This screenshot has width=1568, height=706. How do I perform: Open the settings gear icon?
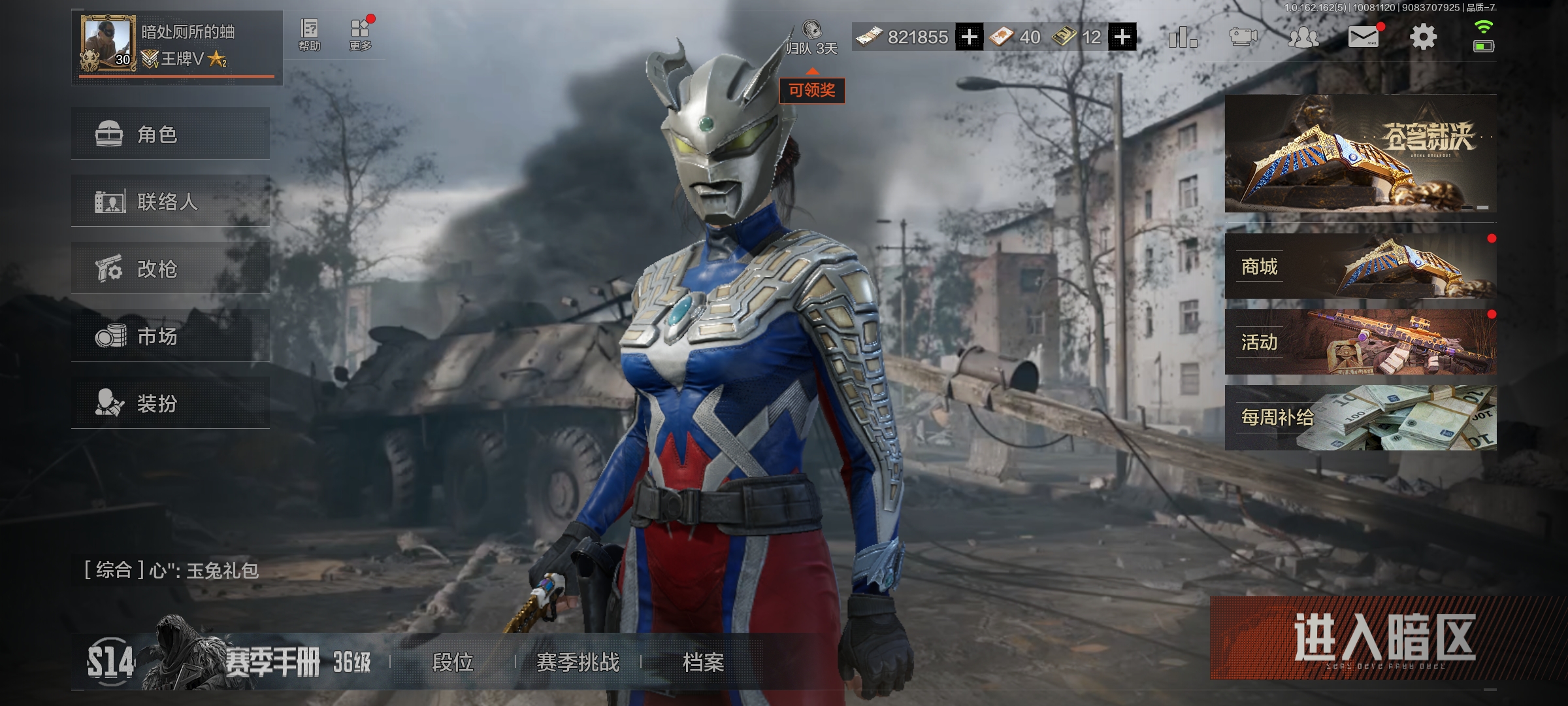coord(1423,37)
